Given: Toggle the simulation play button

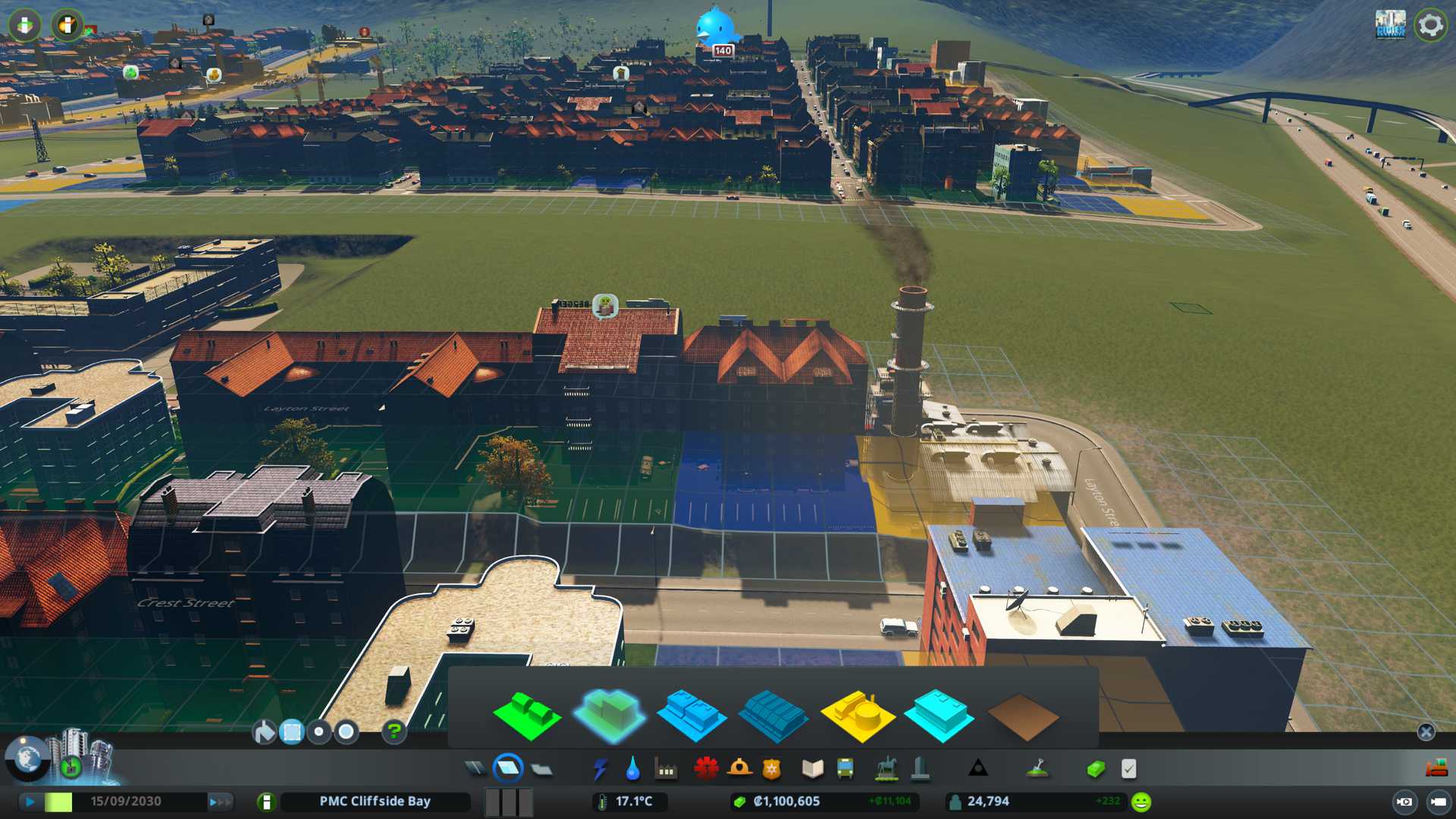Looking at the screenshot, I should pos(30,802).
